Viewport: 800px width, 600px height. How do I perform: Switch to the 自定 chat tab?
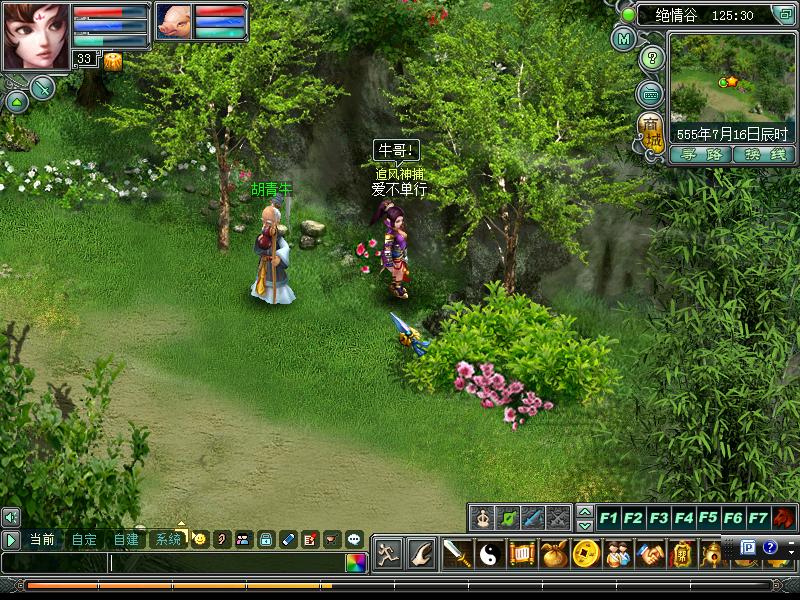coord(84,539)
